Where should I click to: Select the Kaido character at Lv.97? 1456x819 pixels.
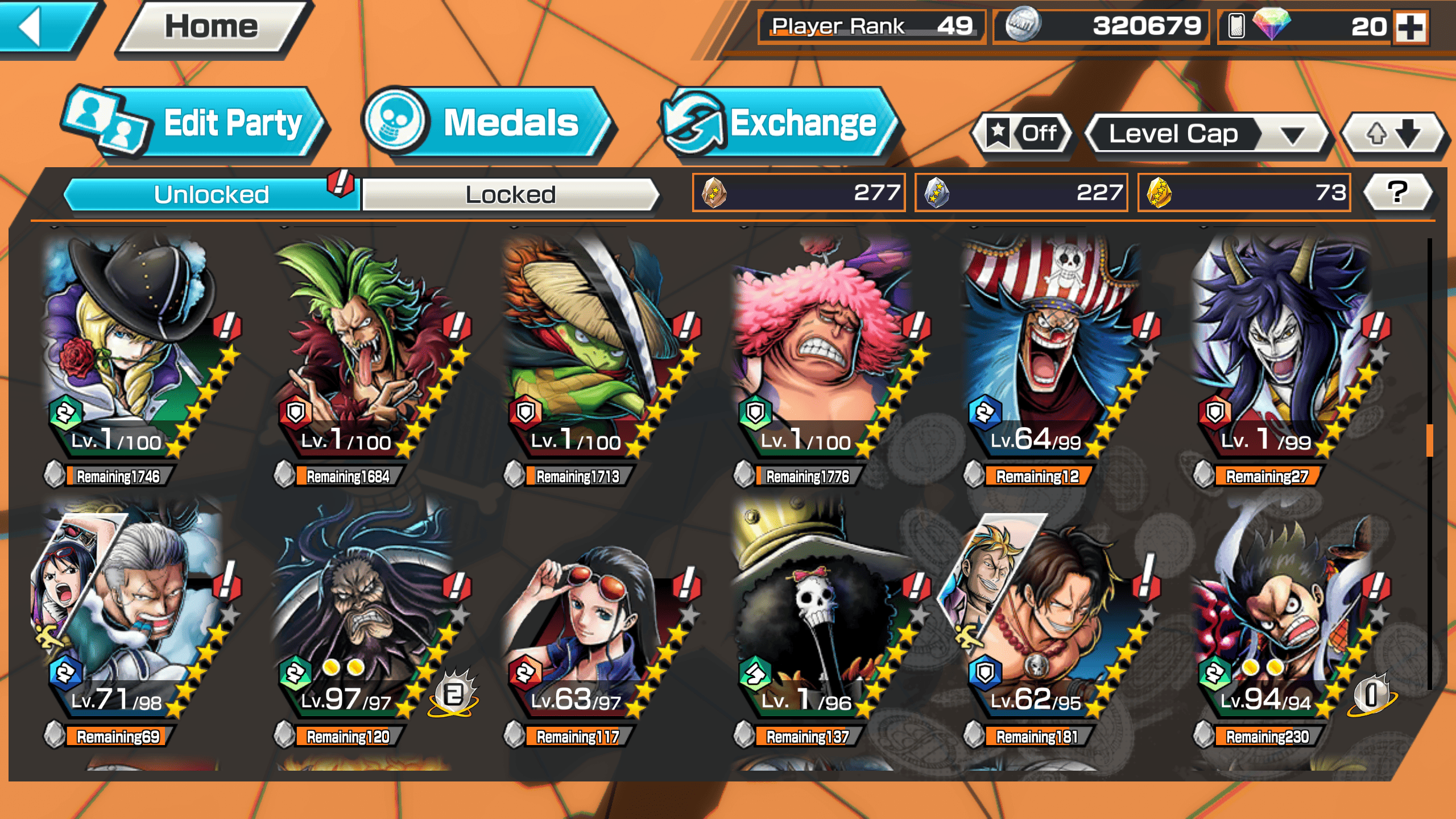point(364,614)
